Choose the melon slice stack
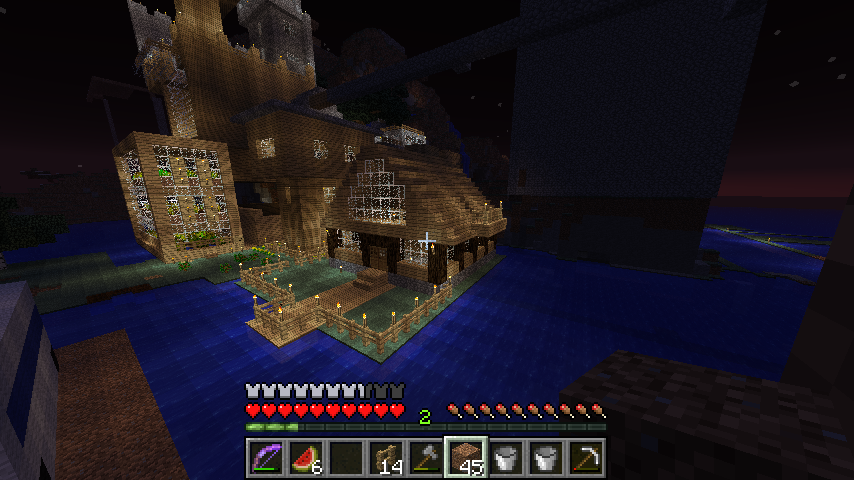The width and height of the screenshot is (854, 480). 306,457
